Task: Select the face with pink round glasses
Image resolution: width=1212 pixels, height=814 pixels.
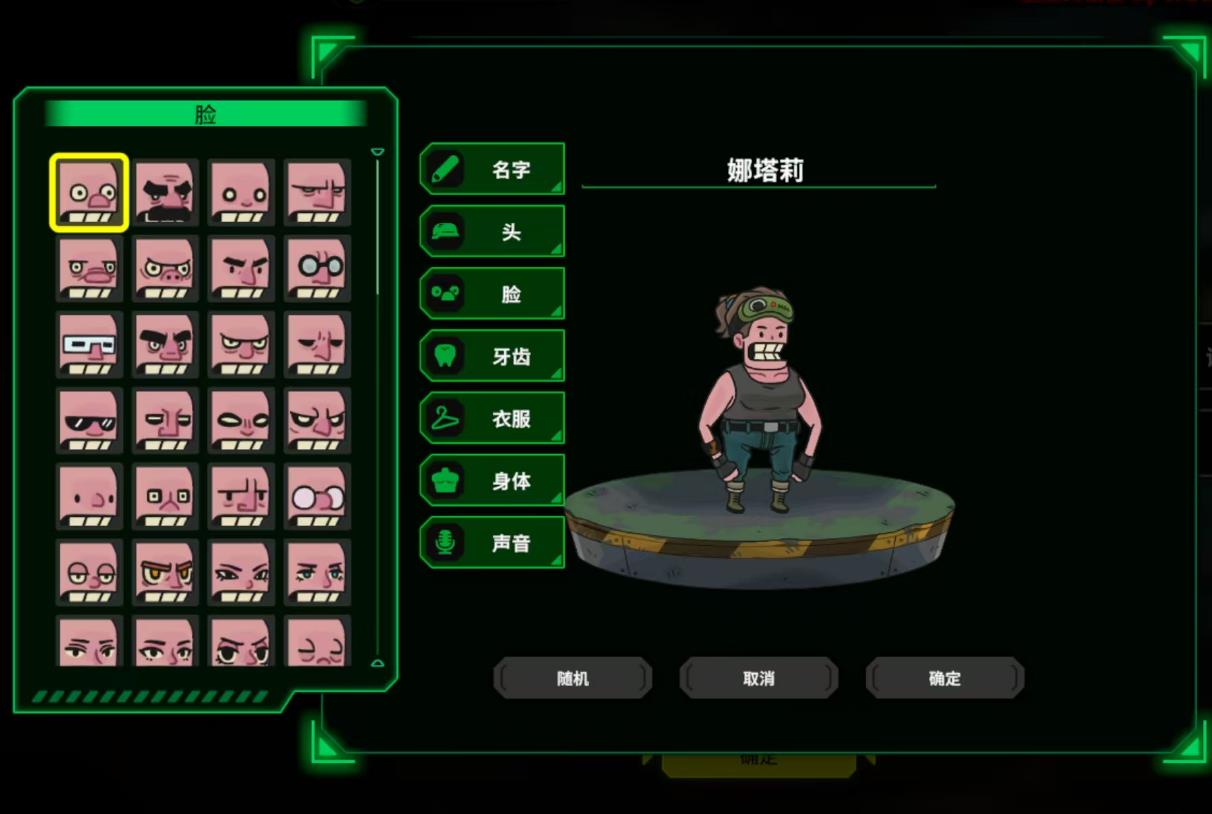Action: click(317, 496)
